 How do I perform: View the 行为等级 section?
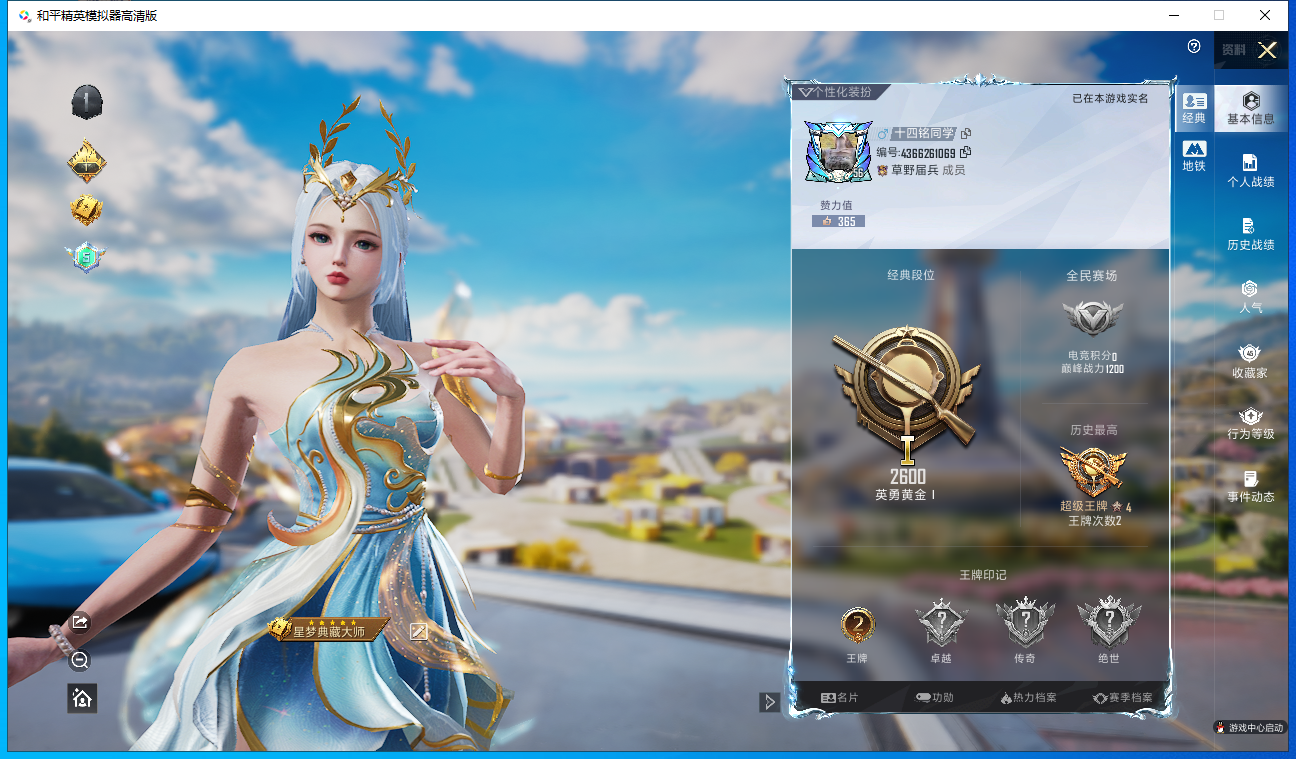1250,423
